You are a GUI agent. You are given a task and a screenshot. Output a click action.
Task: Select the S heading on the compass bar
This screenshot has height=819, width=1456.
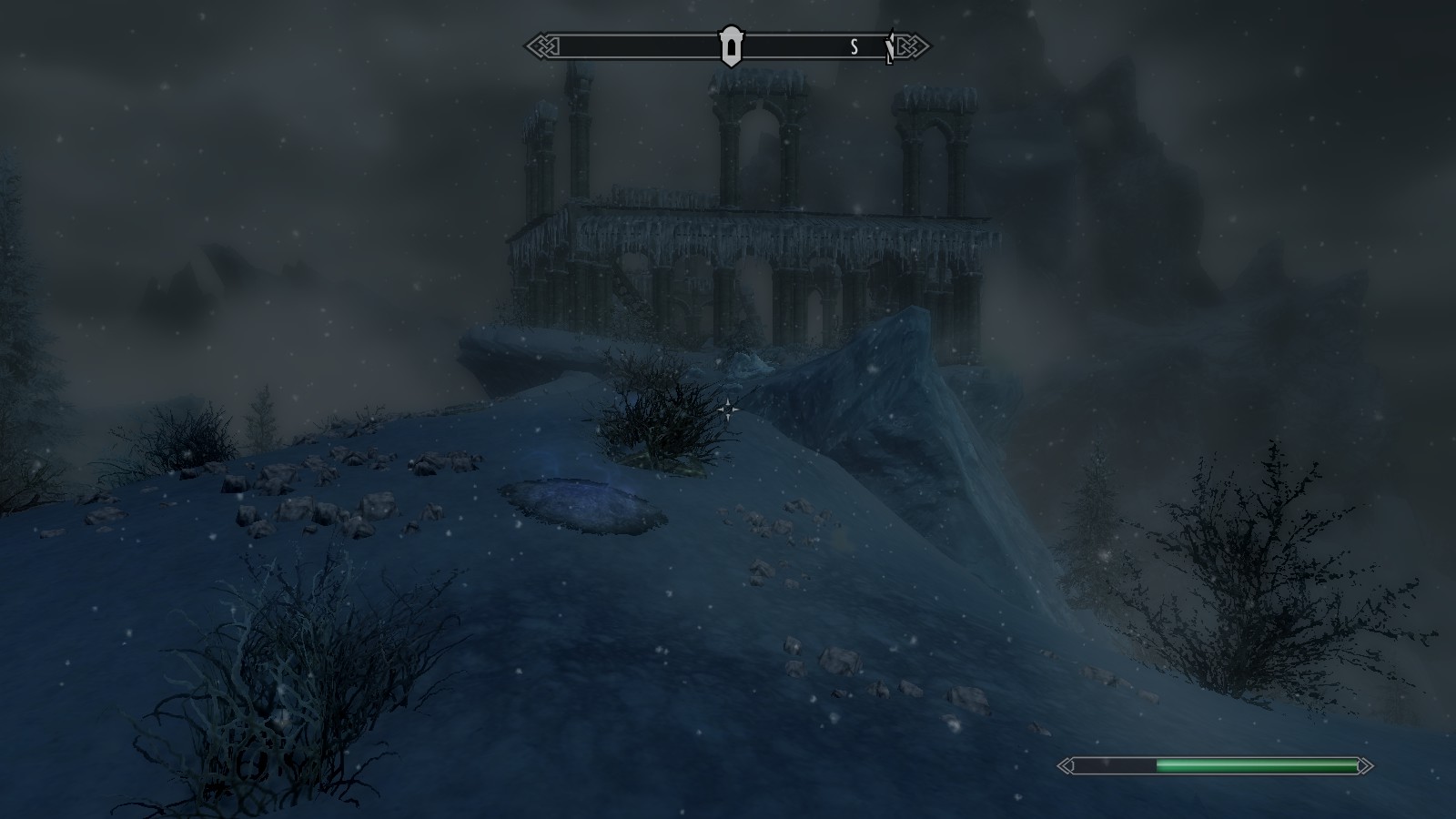tap(854, 47)
